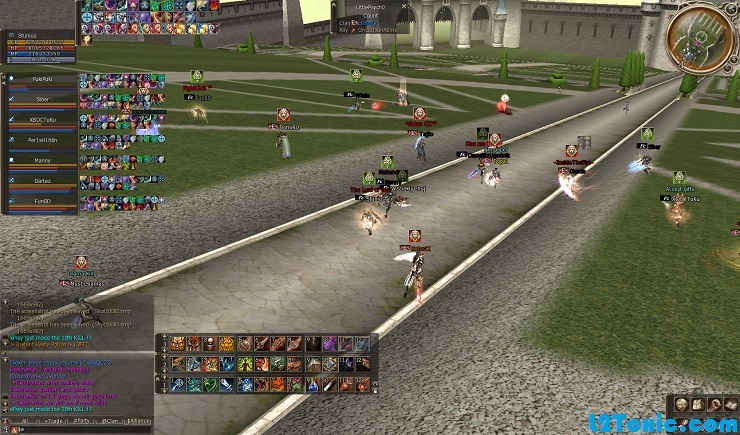Choose party member Manny
The width and height of the screenshot is (740, 435).
(x=42, y=161)
